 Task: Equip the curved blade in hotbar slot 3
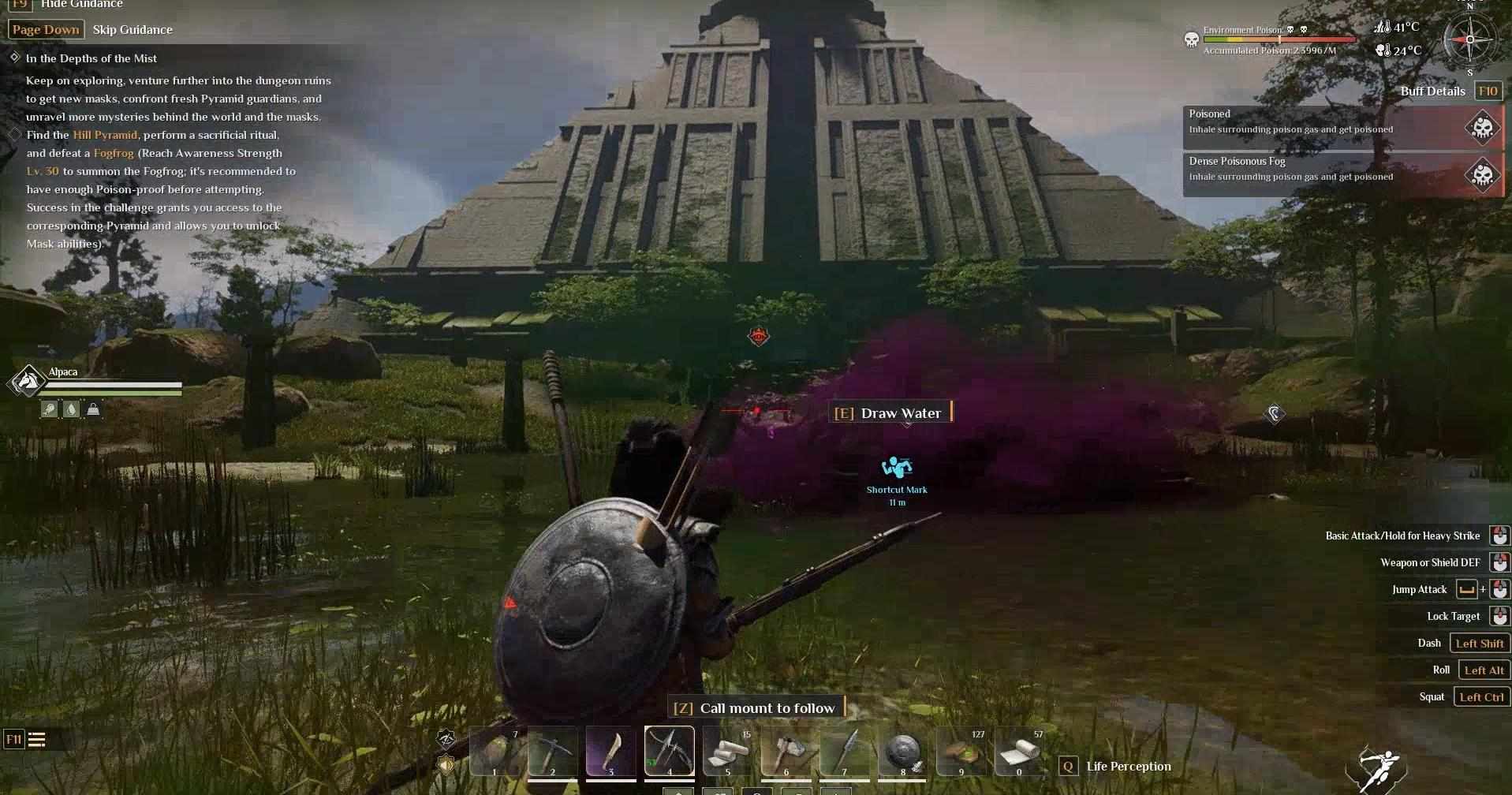(x=610, y=751)
